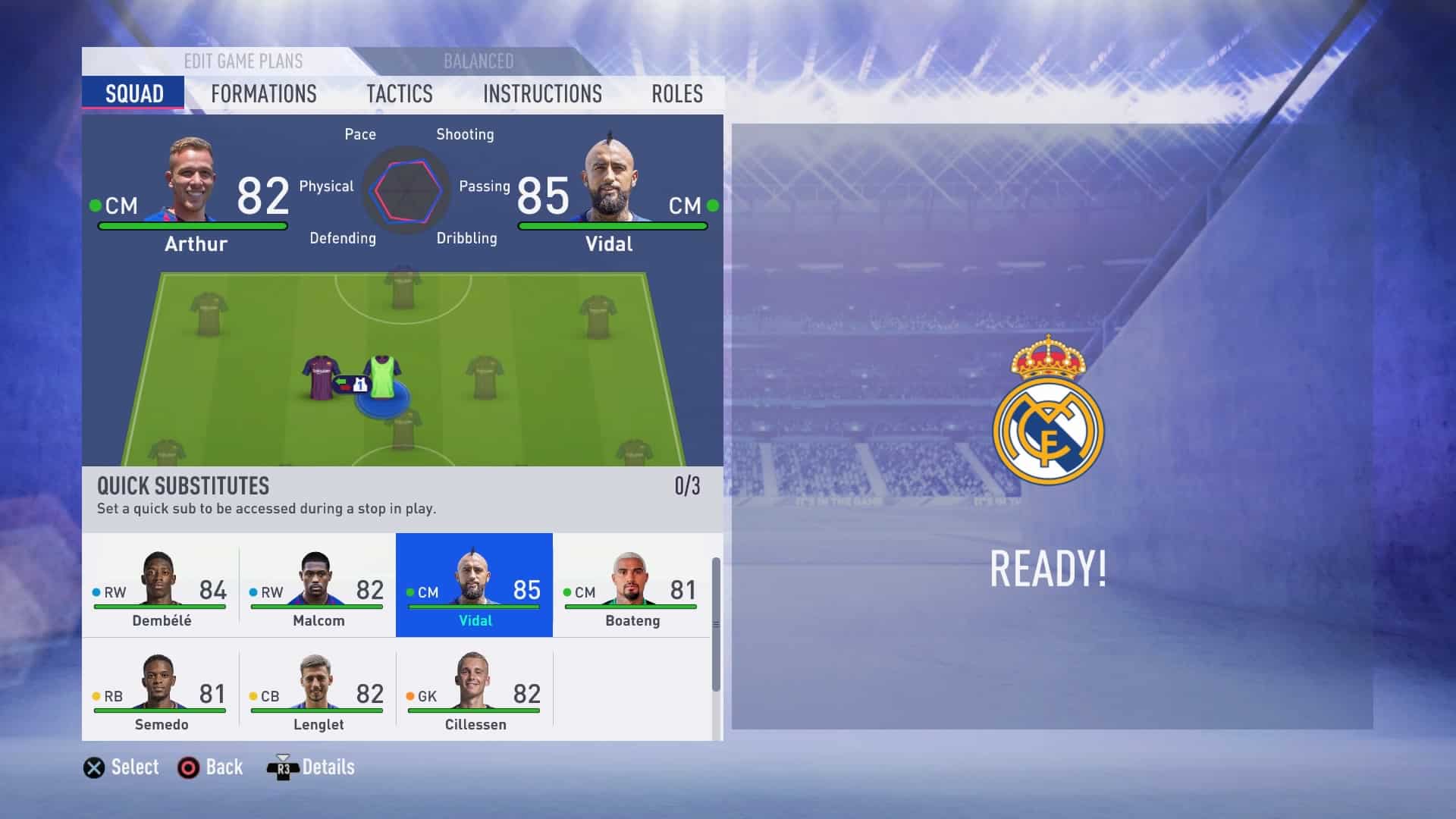
Task: Open the Instructions tab
Action: [543, 94]
